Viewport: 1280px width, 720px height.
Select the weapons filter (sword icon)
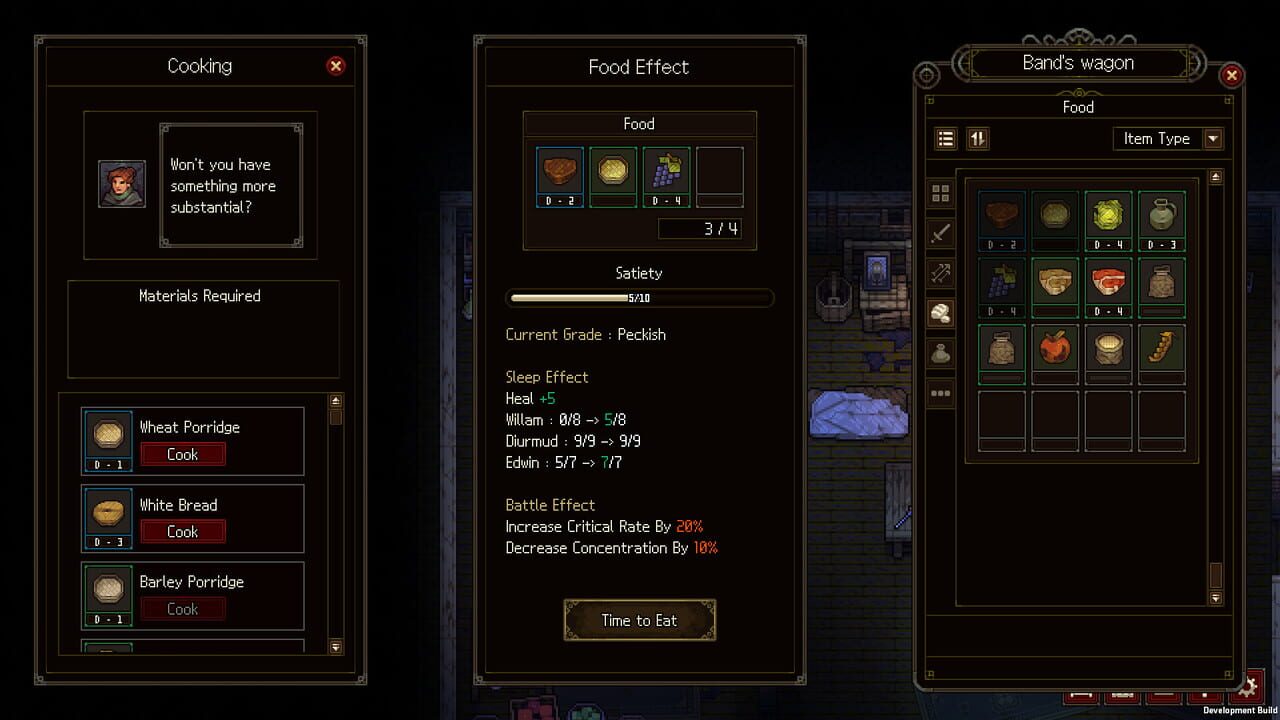click(940, 233)
